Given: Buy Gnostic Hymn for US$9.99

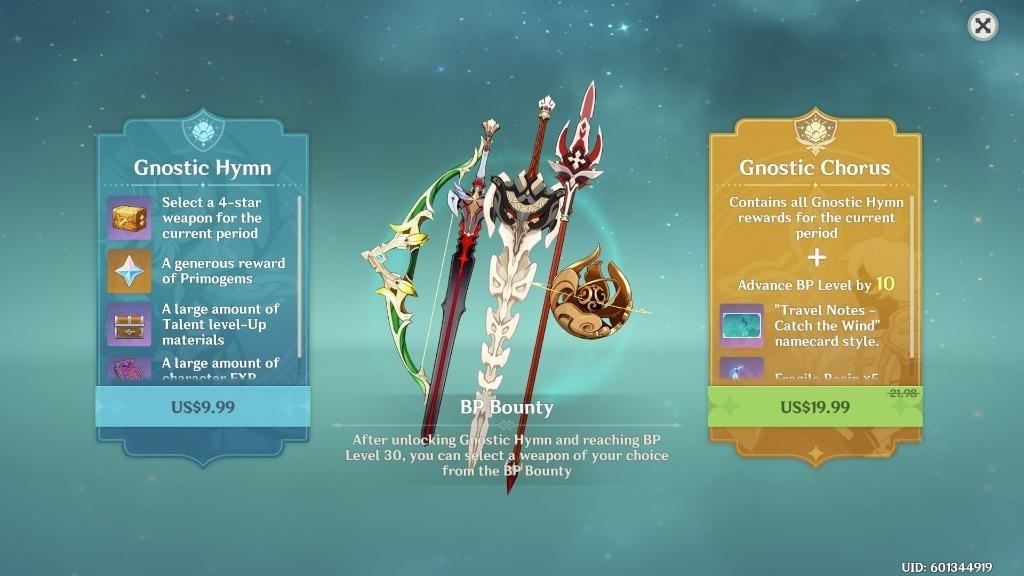Looking at the screenshot, I should 202,406.
